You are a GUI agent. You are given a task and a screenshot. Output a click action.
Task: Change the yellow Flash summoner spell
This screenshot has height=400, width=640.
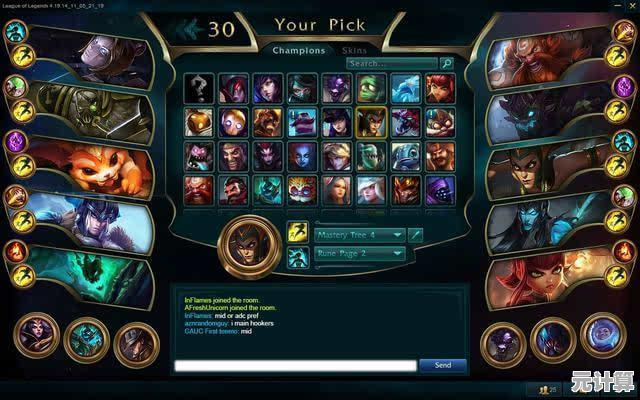(297, 233)
